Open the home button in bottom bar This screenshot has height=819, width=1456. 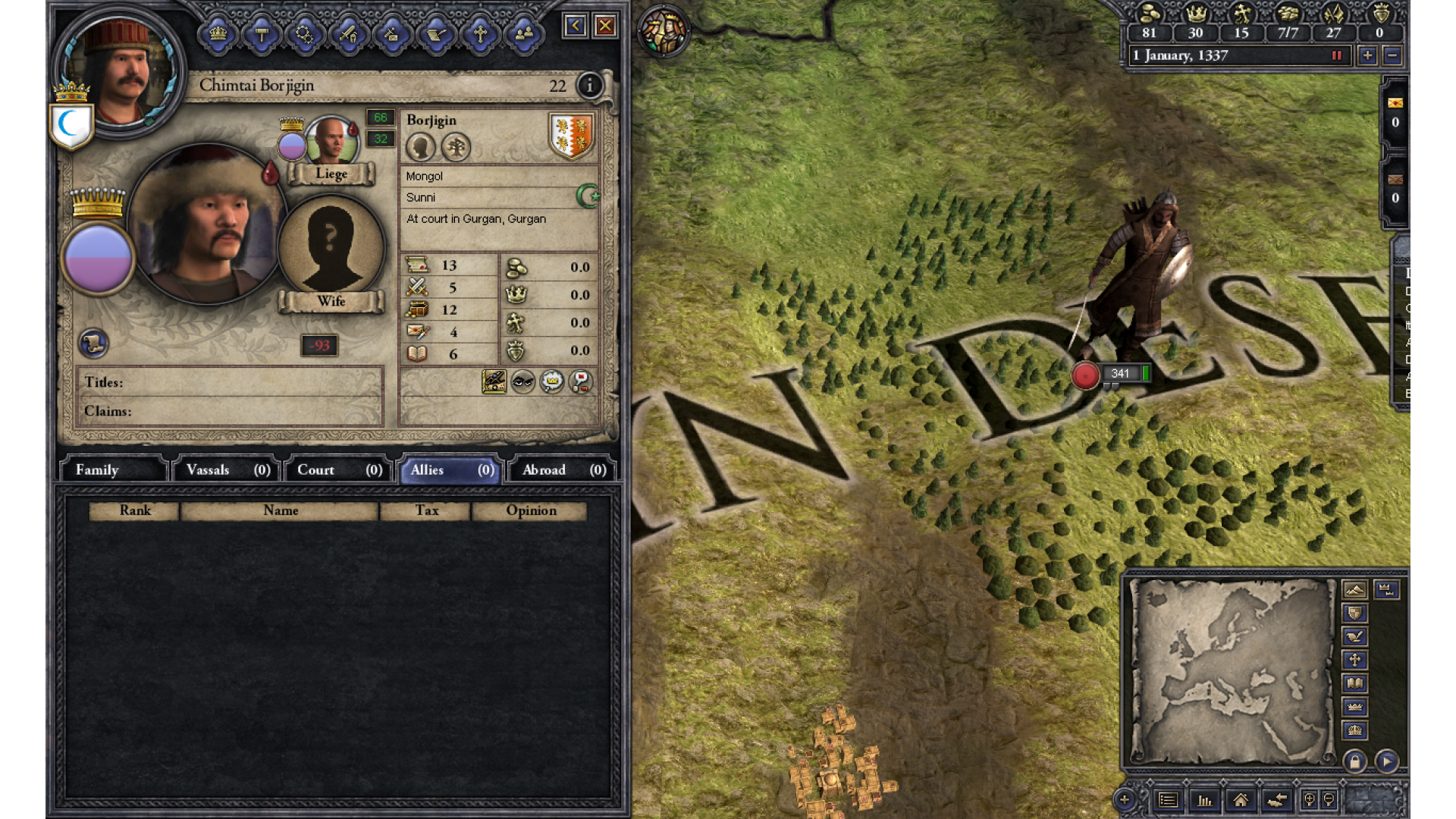pyautogui.click(x=1241, y=800)
